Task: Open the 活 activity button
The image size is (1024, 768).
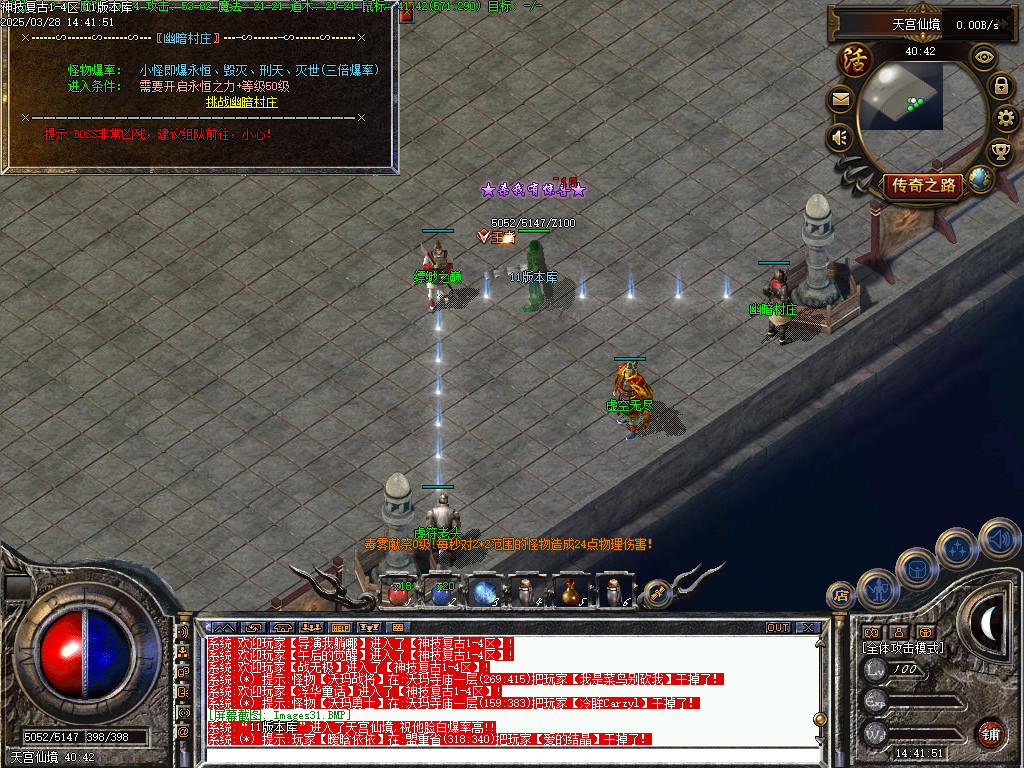Action: (855, 60)
